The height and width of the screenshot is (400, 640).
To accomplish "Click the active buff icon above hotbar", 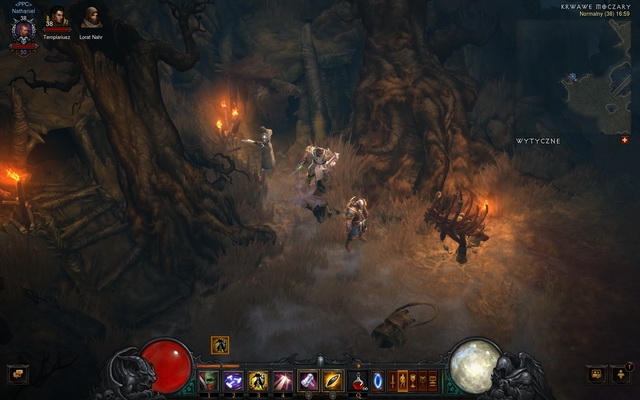I will [x=220, y=345].
